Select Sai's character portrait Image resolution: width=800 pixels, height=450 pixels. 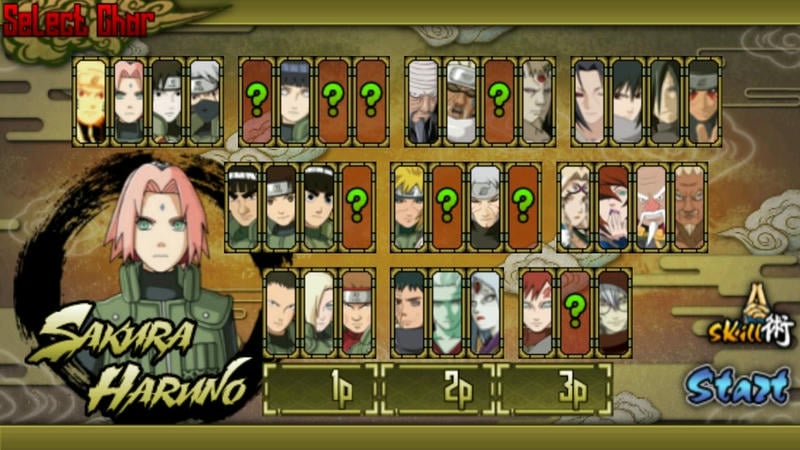pos(167,102)
